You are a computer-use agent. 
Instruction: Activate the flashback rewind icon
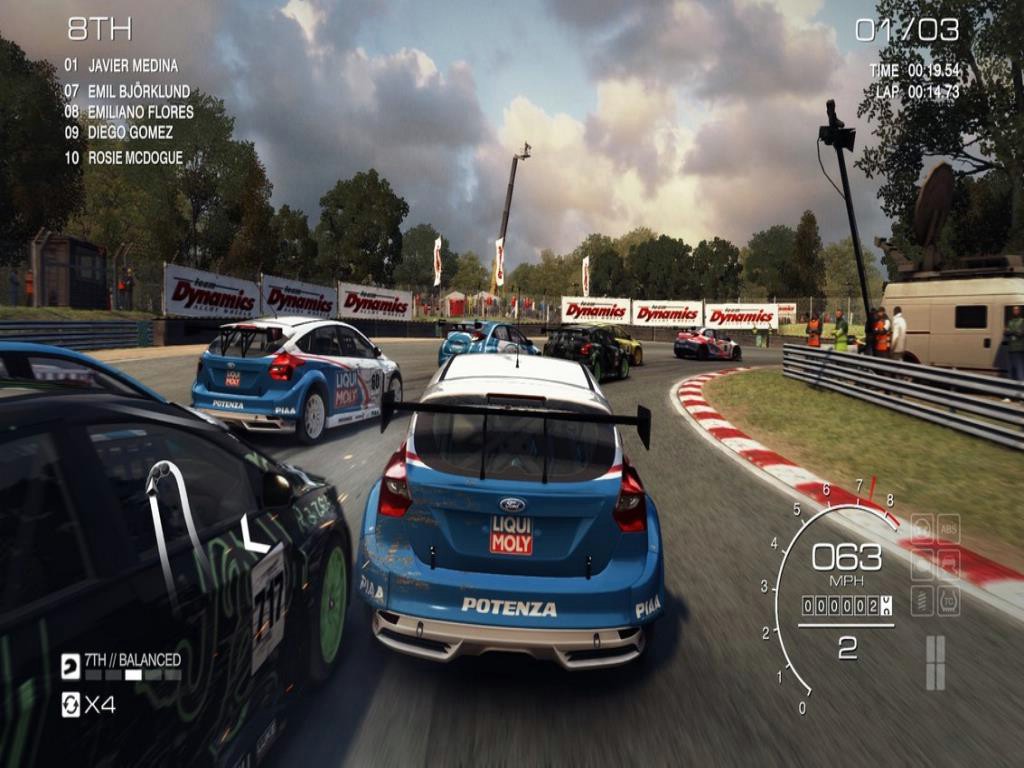point(70,704)
